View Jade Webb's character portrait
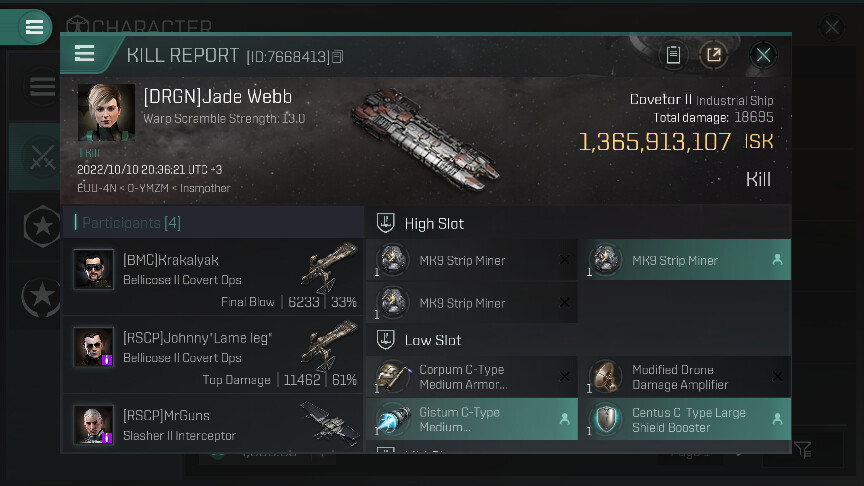864x486 pixels. [x=106, y=113]
